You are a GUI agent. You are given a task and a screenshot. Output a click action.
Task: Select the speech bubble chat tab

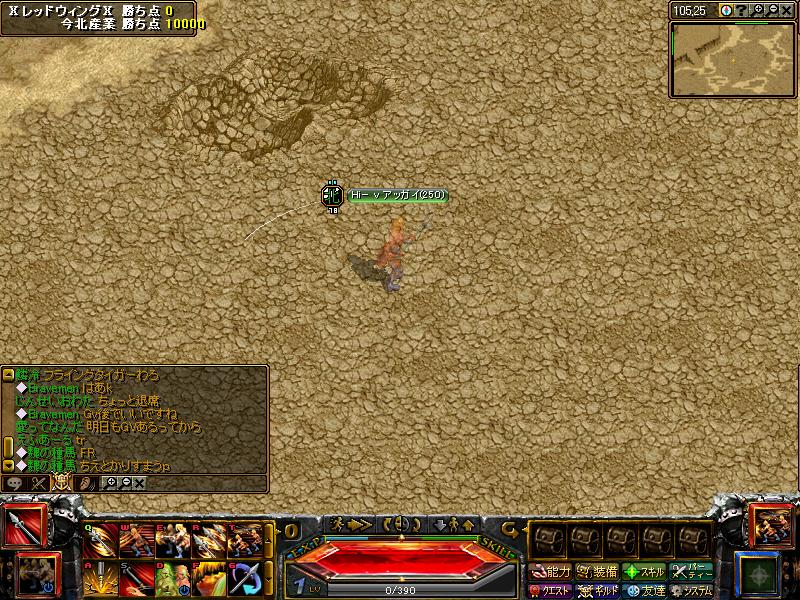coord(14,483)
